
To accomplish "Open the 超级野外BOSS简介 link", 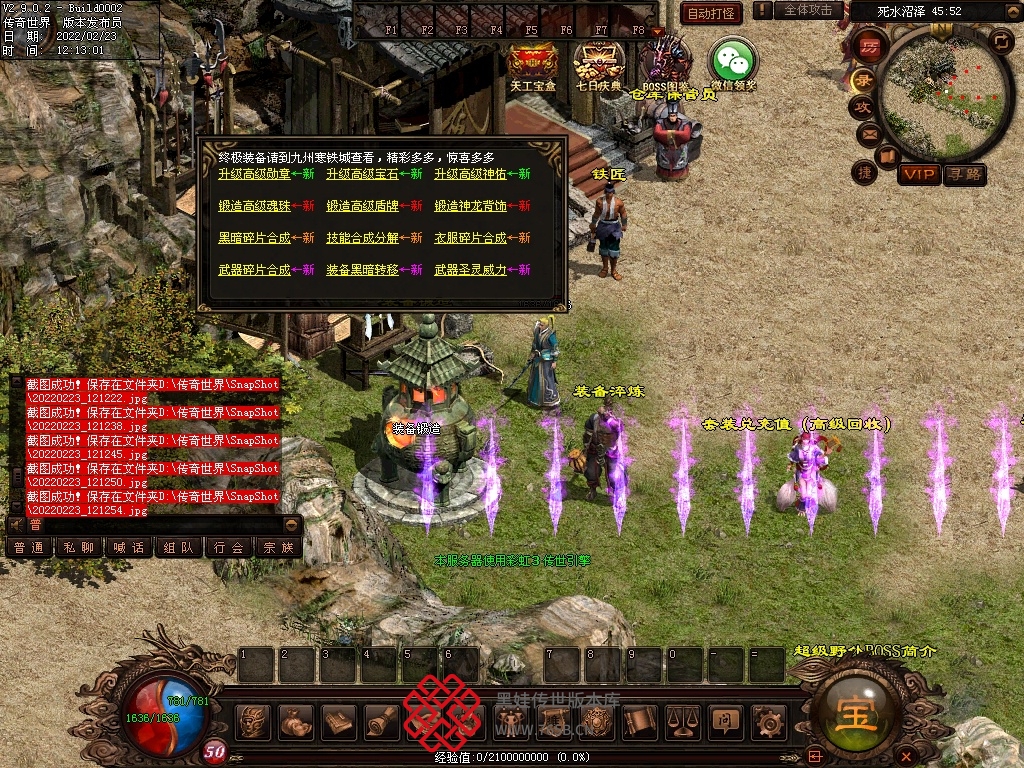I will coord(865,651).
